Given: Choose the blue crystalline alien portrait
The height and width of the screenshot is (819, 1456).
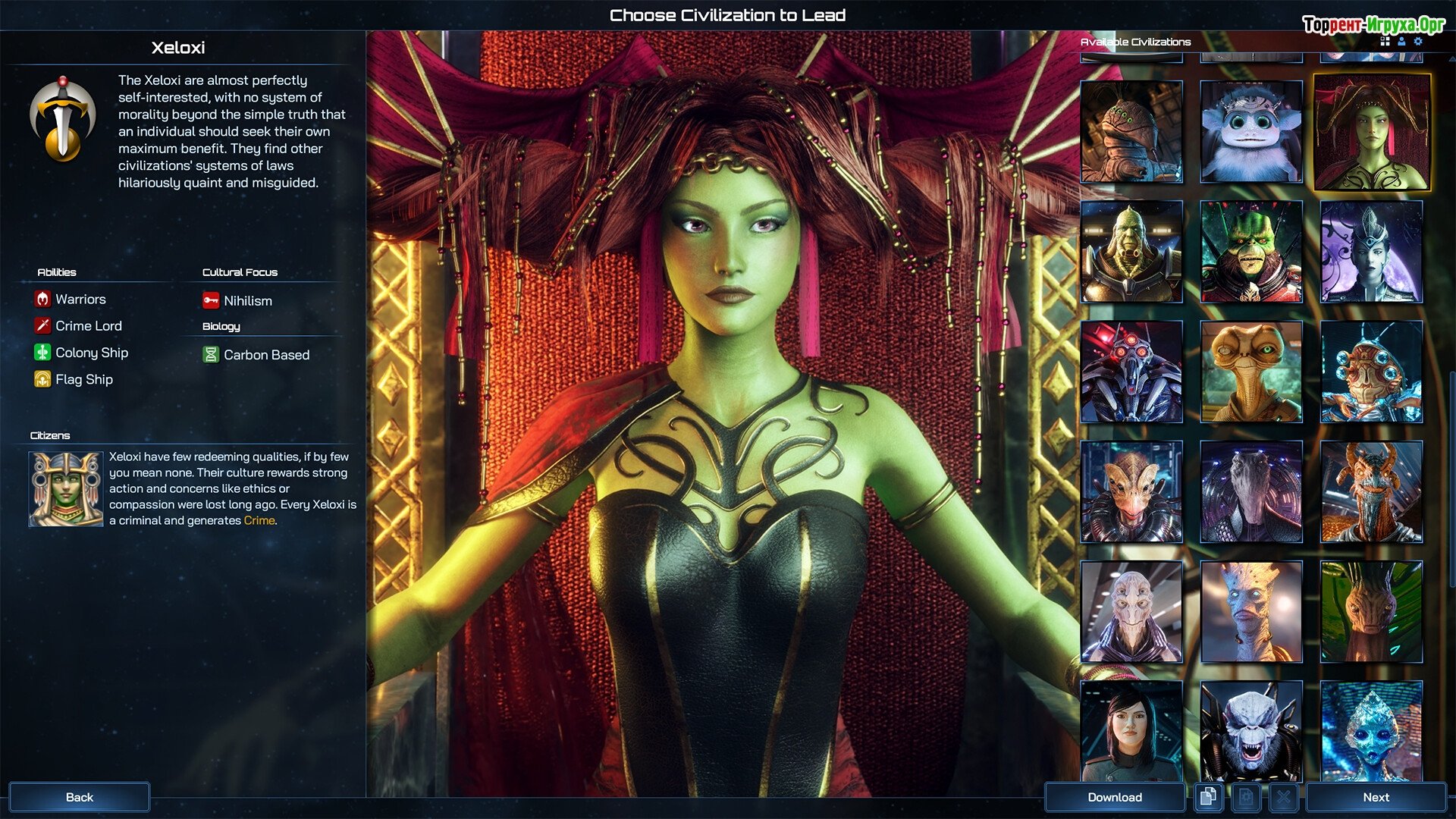Looking at the screenshot, I should pos(1371,731).
